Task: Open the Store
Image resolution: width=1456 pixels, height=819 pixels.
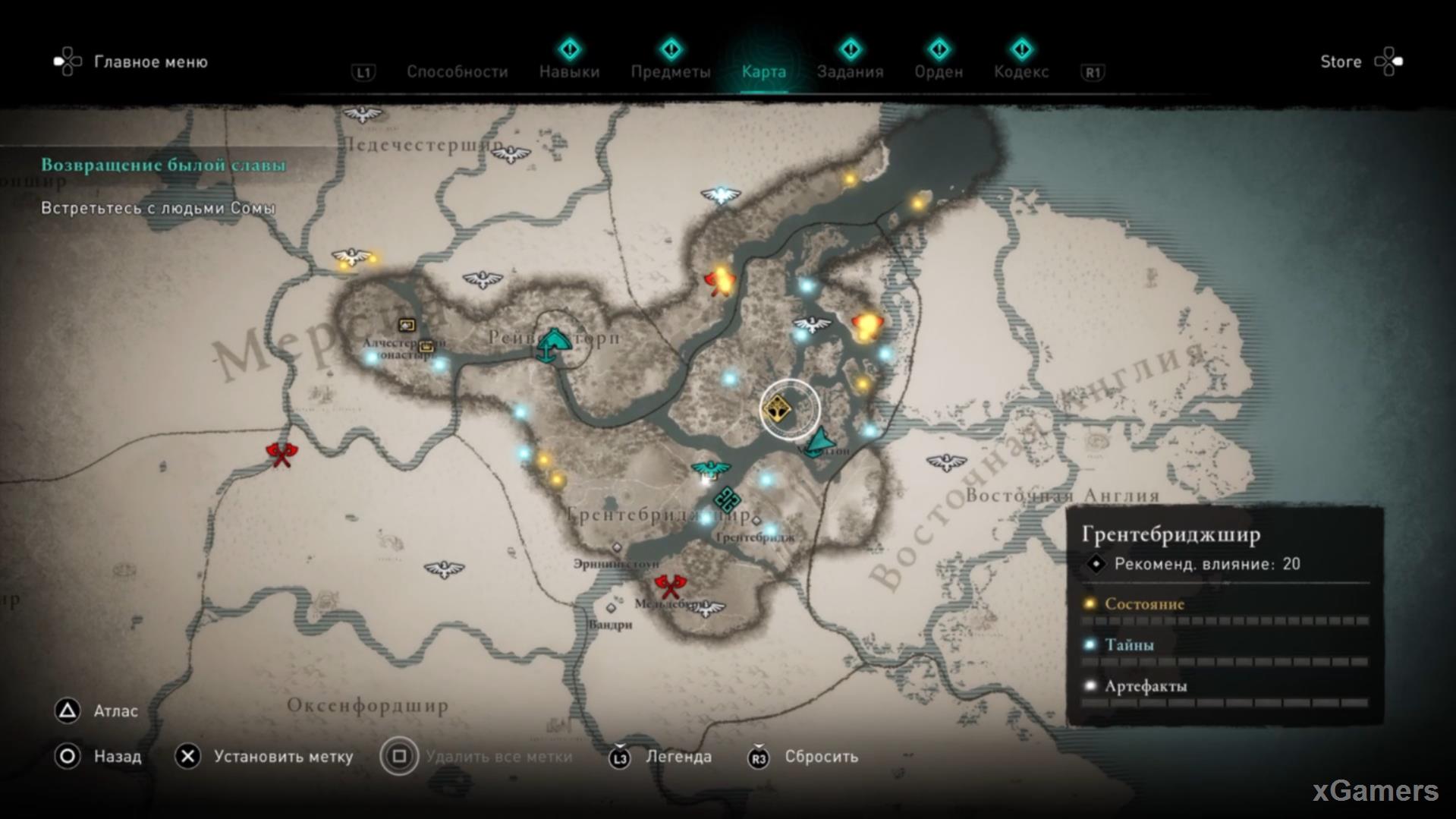Action: (x=1341, y=62)
